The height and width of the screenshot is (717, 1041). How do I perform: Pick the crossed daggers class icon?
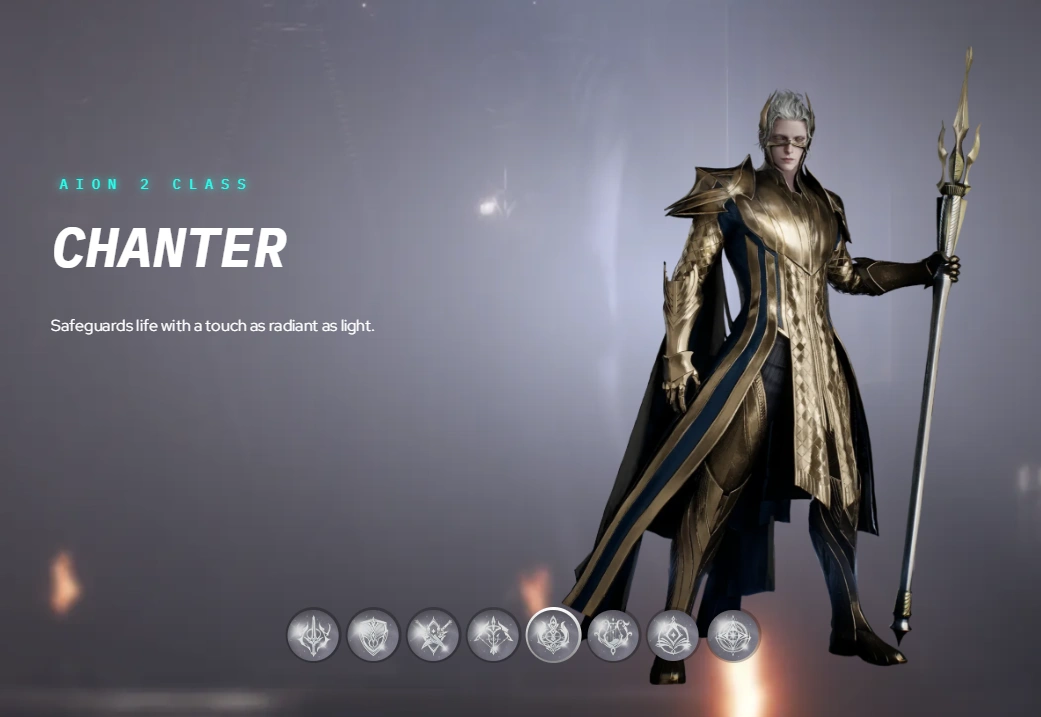433,635
